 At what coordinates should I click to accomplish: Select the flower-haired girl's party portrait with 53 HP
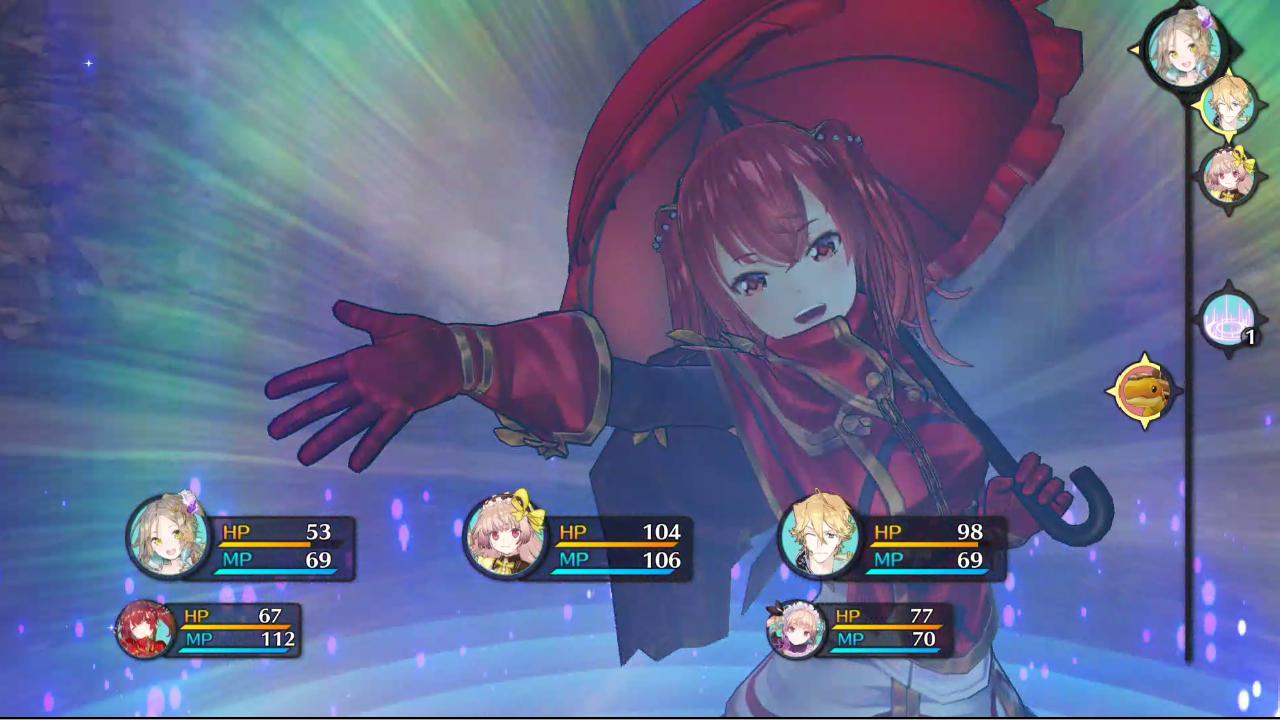168,536
